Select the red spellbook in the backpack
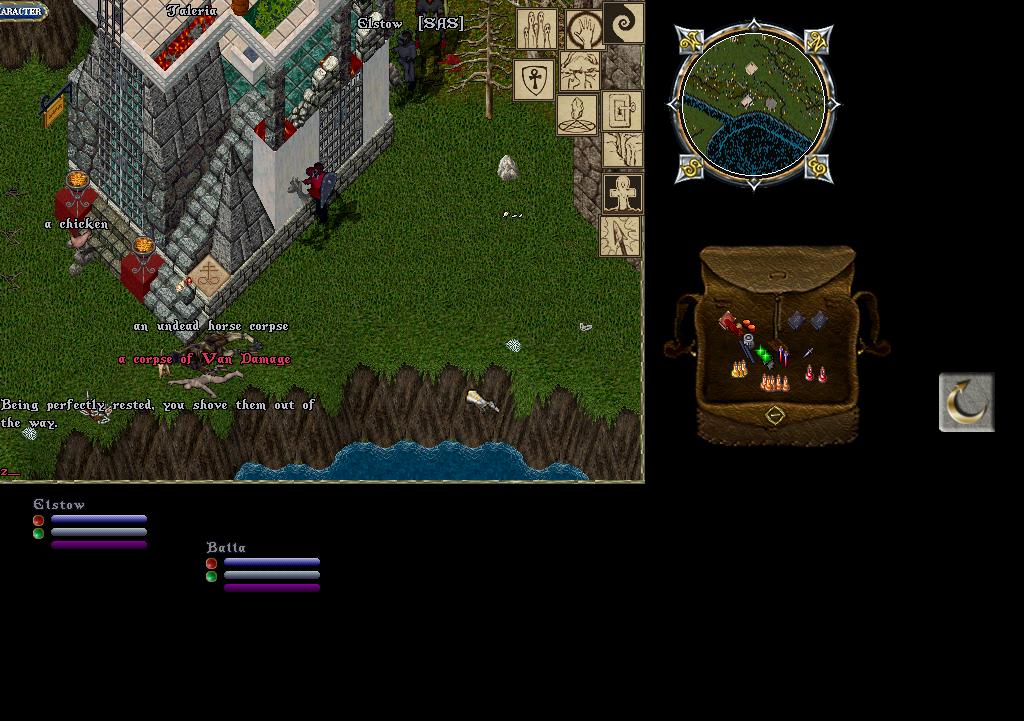 [730, 323]
